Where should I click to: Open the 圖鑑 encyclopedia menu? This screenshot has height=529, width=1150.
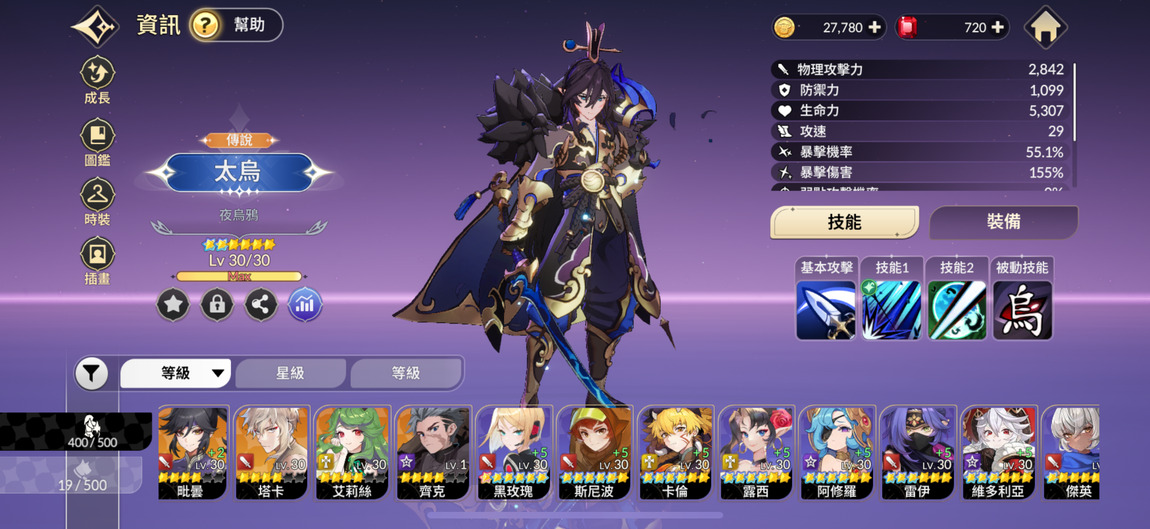coord(97,142)
